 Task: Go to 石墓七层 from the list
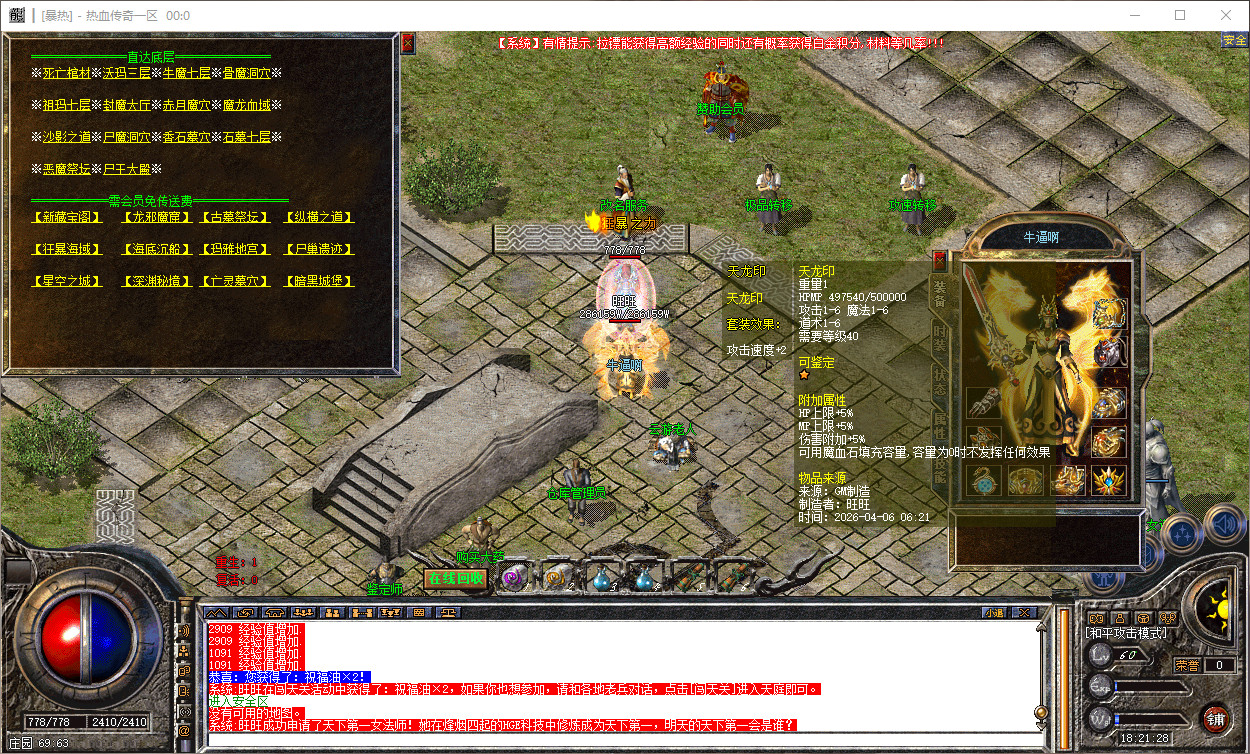tap(247, 137)
